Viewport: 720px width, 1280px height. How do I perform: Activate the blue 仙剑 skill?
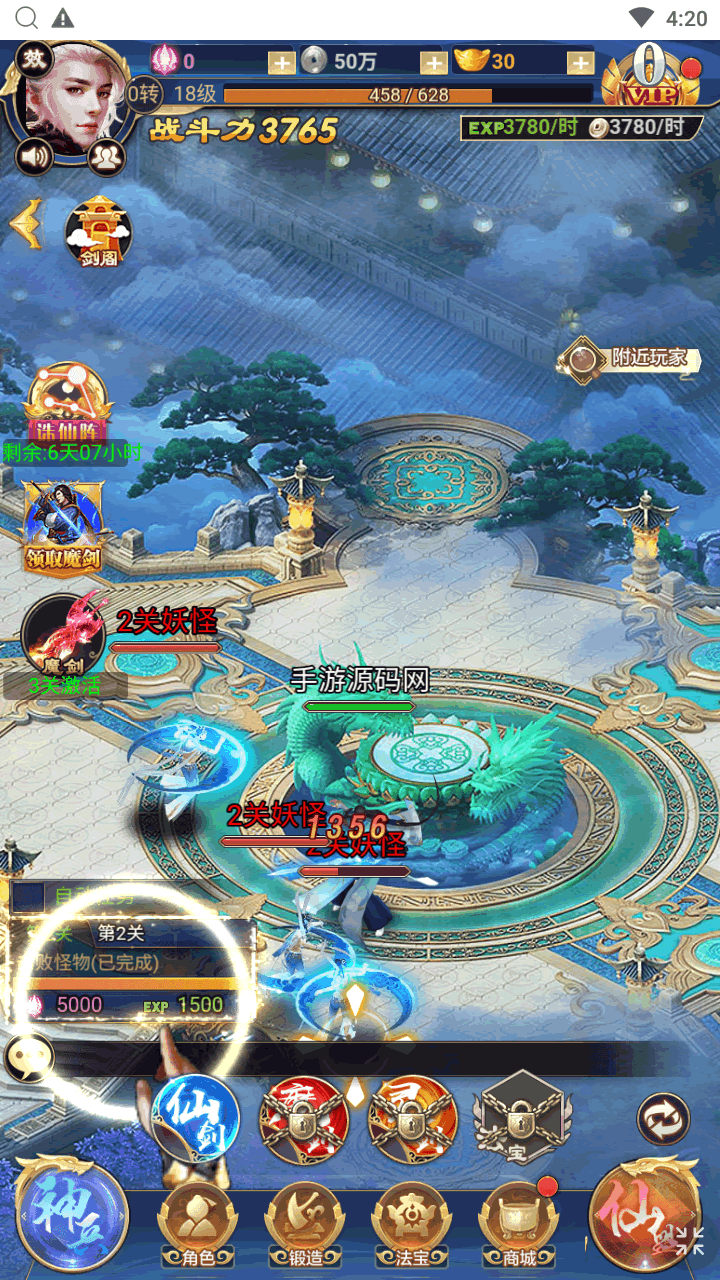tap(197, 1117)
